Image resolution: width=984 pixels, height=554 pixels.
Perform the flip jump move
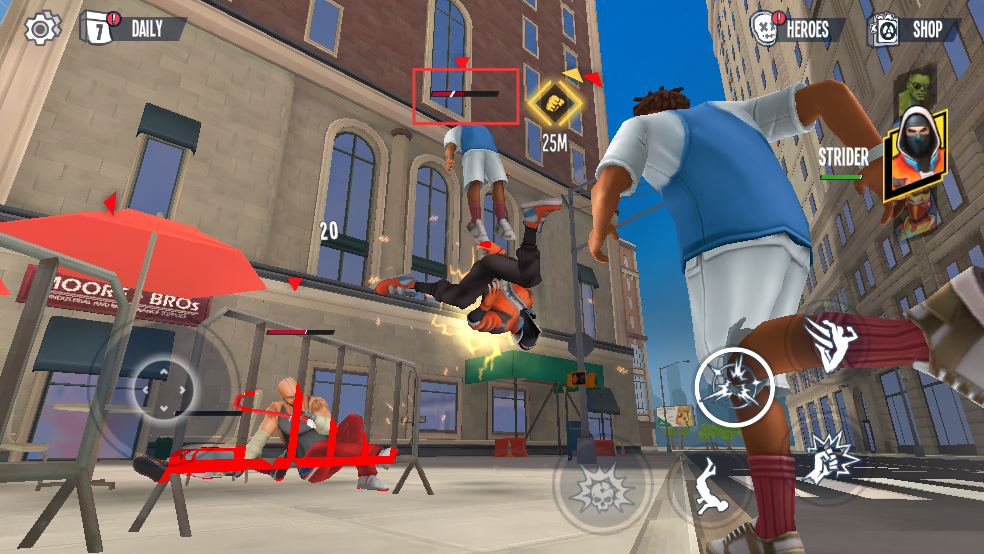click(712, 489)
